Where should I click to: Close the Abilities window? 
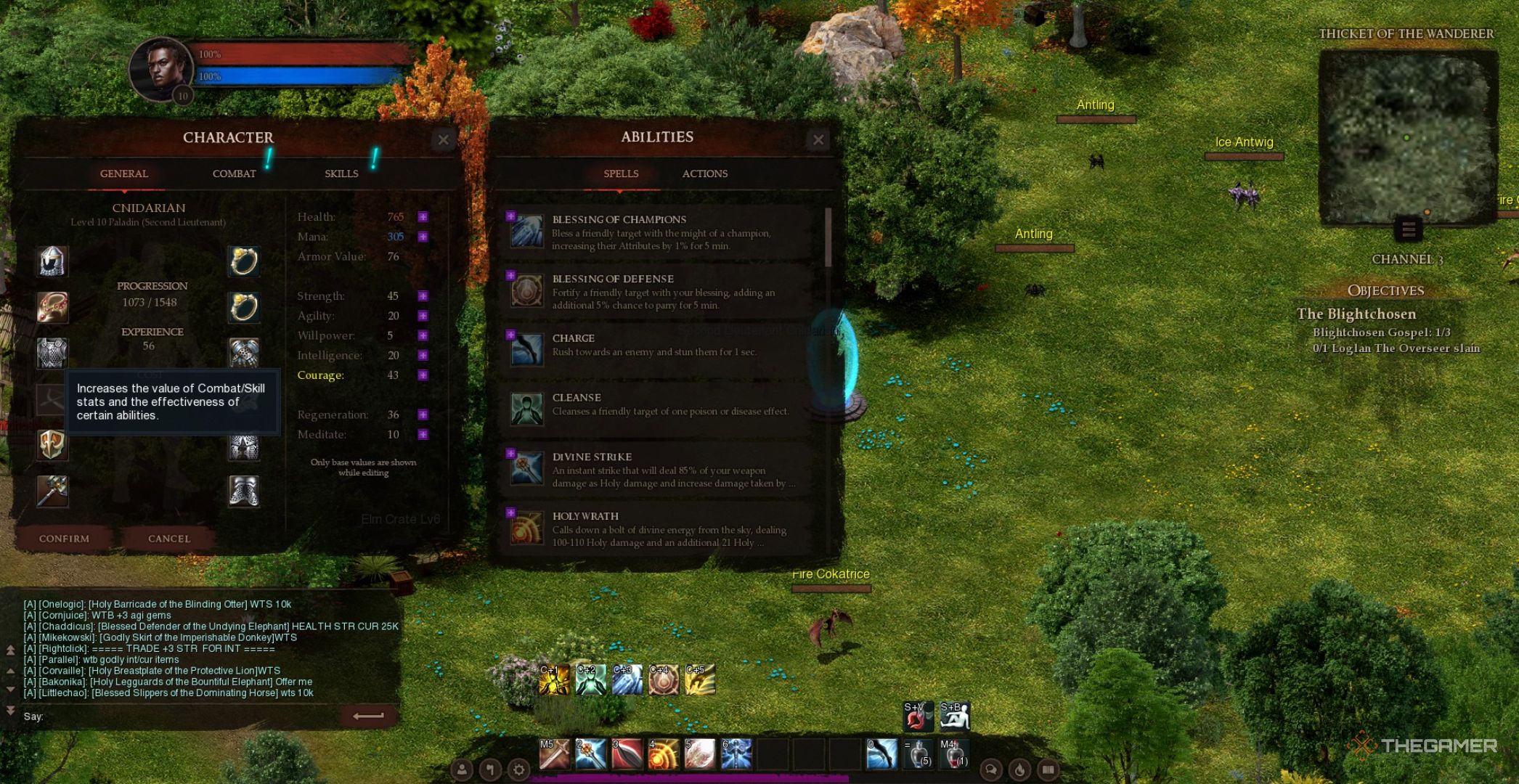pyautogui.click(x=818, y=139)
